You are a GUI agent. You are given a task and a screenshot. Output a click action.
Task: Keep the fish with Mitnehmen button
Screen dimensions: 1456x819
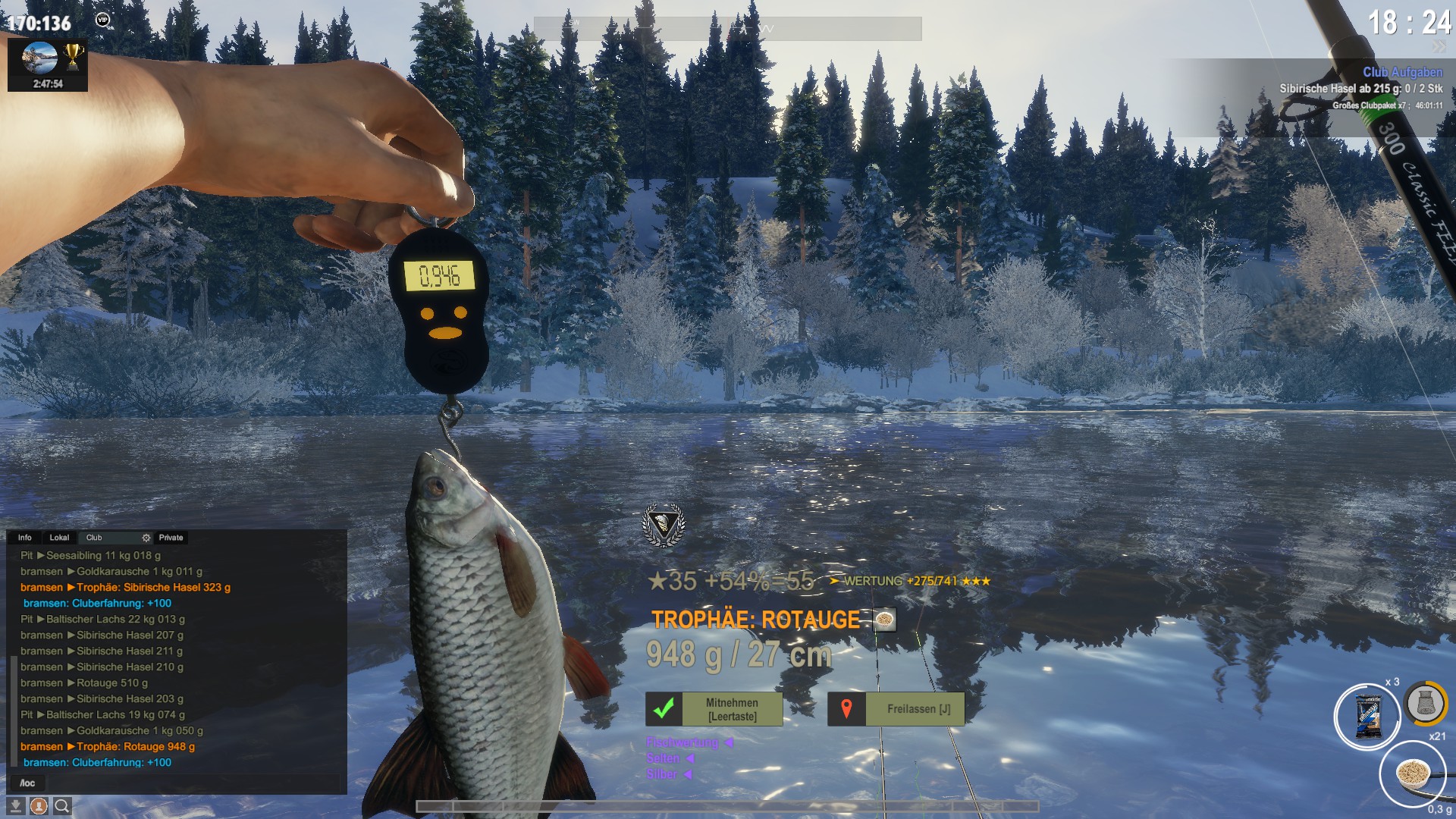(714, 709)
